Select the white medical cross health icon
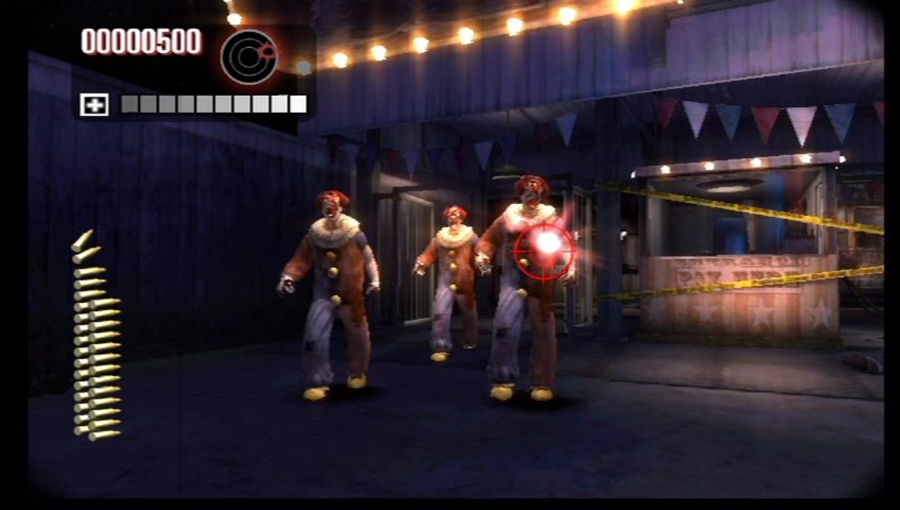 click(x=94, y=104)
